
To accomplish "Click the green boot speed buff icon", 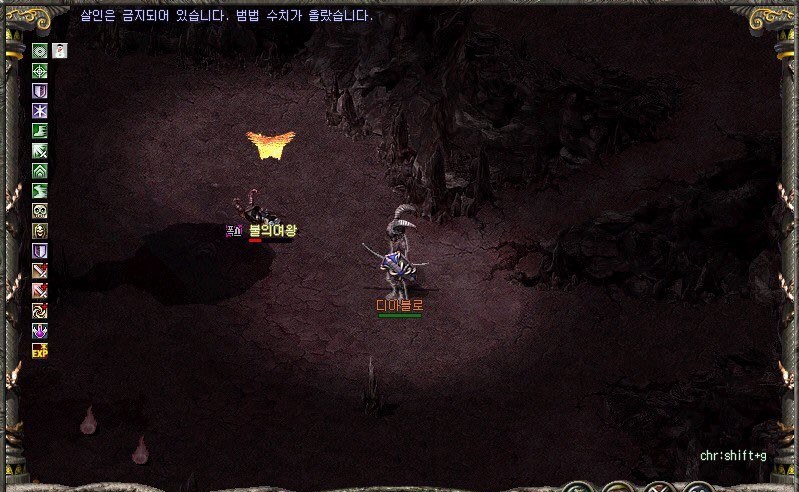I will (40, 131).
